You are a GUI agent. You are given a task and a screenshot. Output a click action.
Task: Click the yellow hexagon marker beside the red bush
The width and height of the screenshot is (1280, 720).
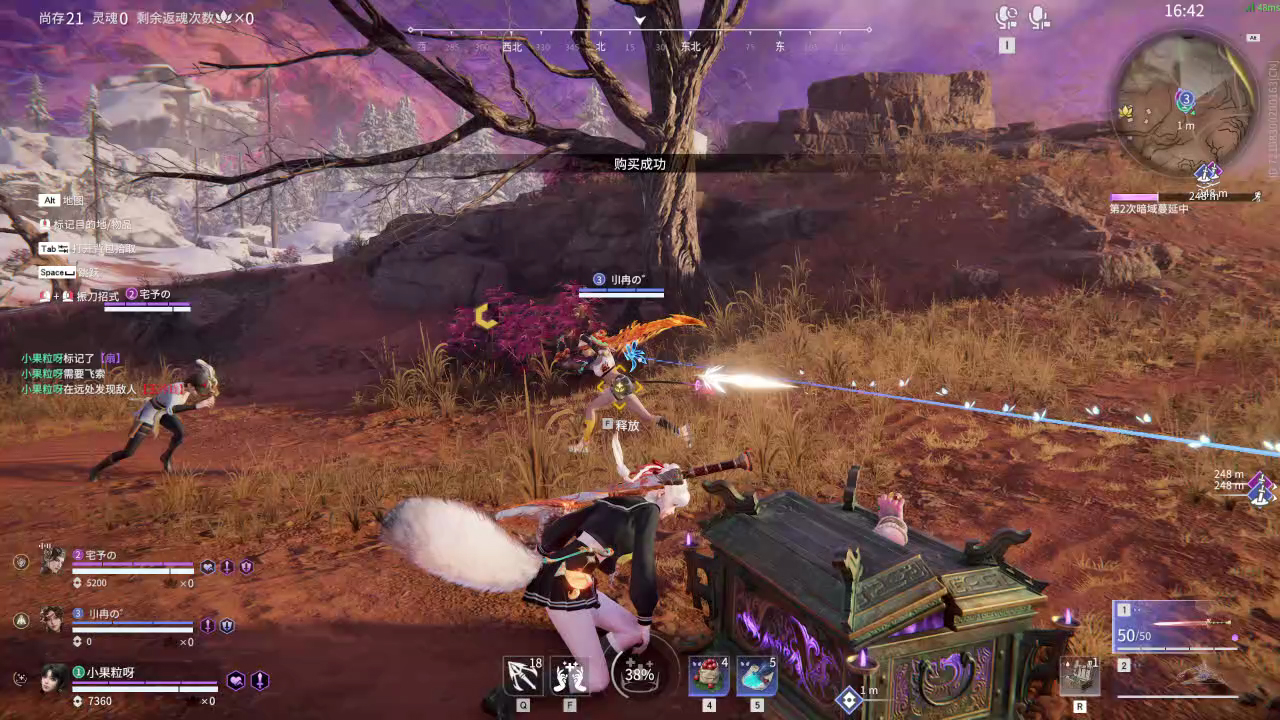point(485,316)
